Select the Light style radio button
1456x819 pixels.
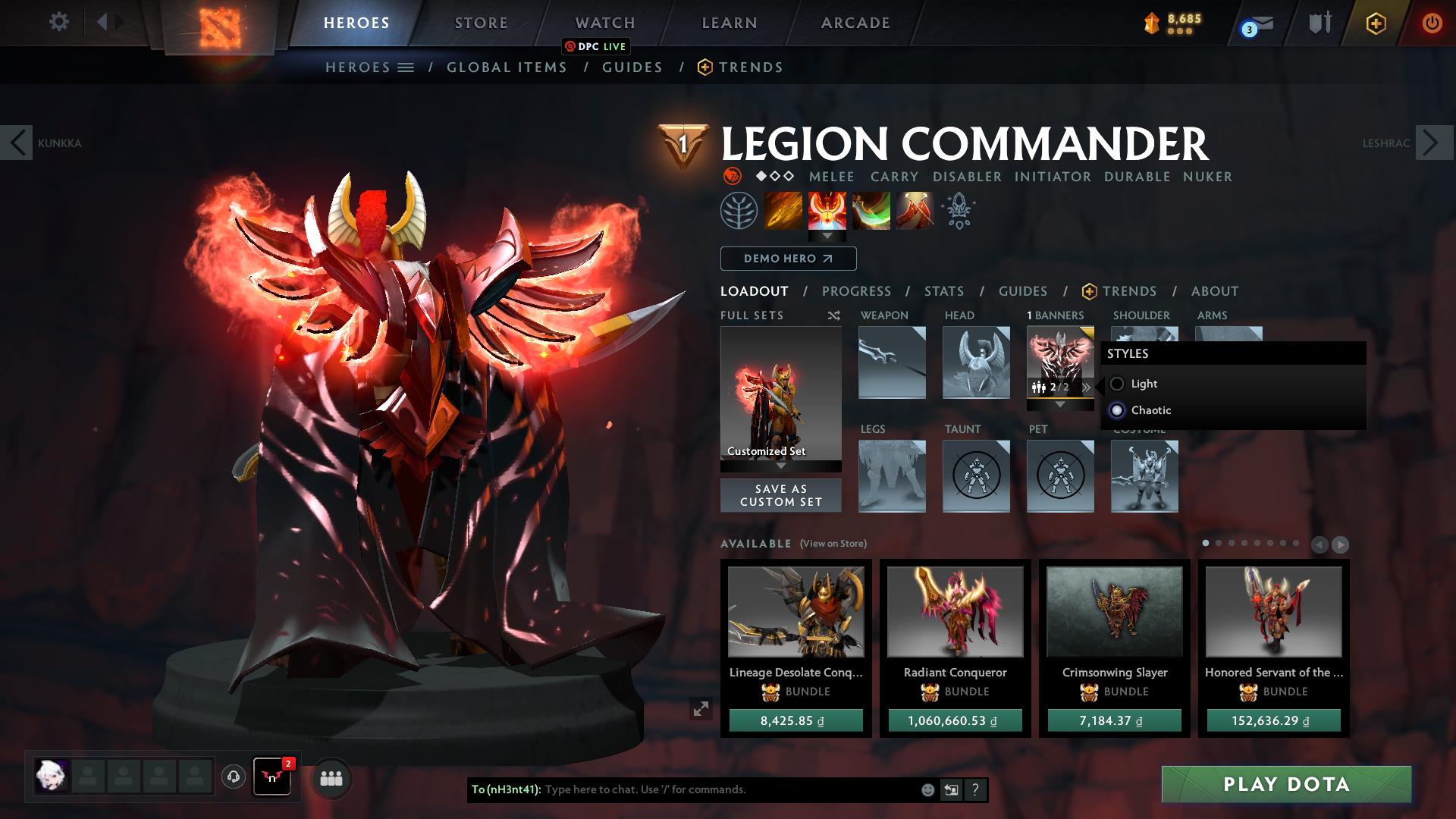1117,384
